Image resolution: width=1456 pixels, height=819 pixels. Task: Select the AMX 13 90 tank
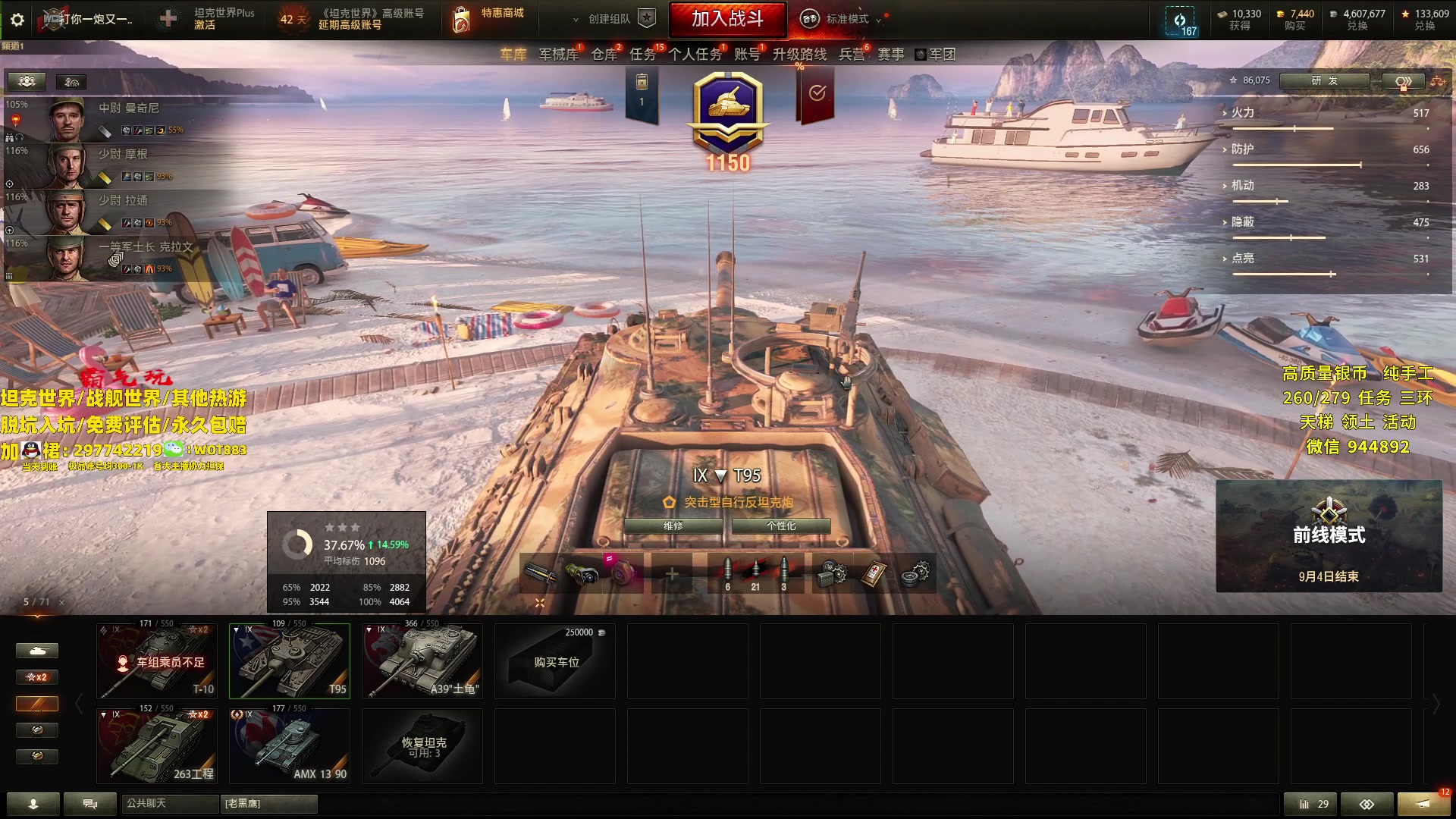tap(290, 746)
